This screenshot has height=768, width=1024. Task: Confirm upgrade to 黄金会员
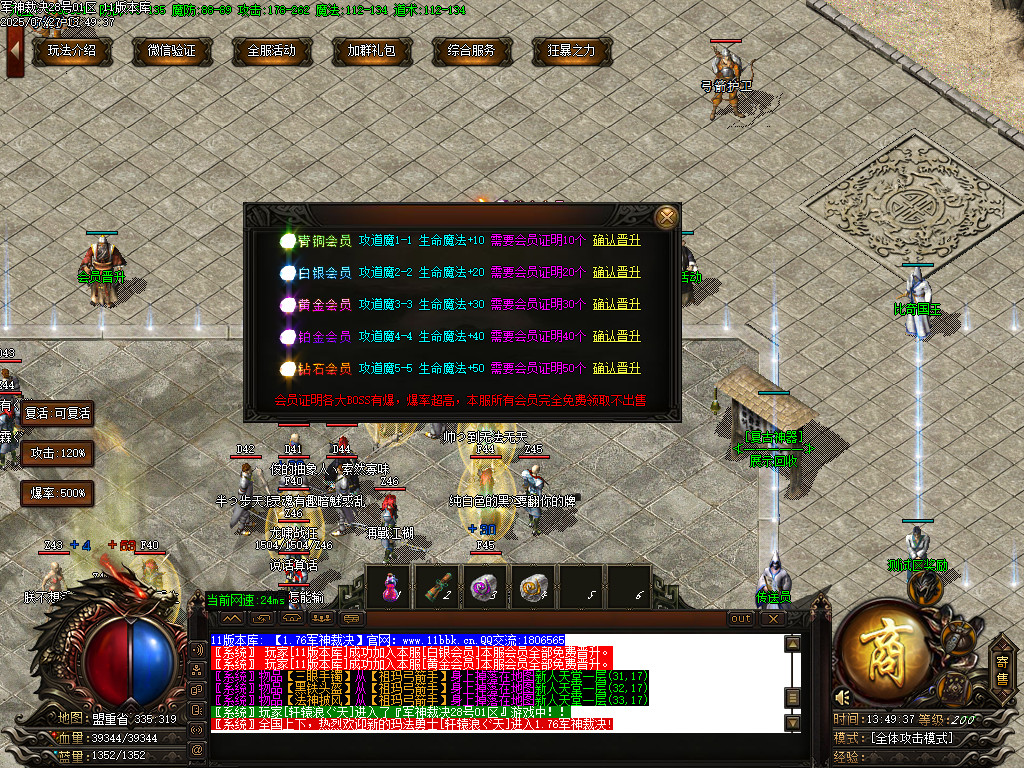616,305
